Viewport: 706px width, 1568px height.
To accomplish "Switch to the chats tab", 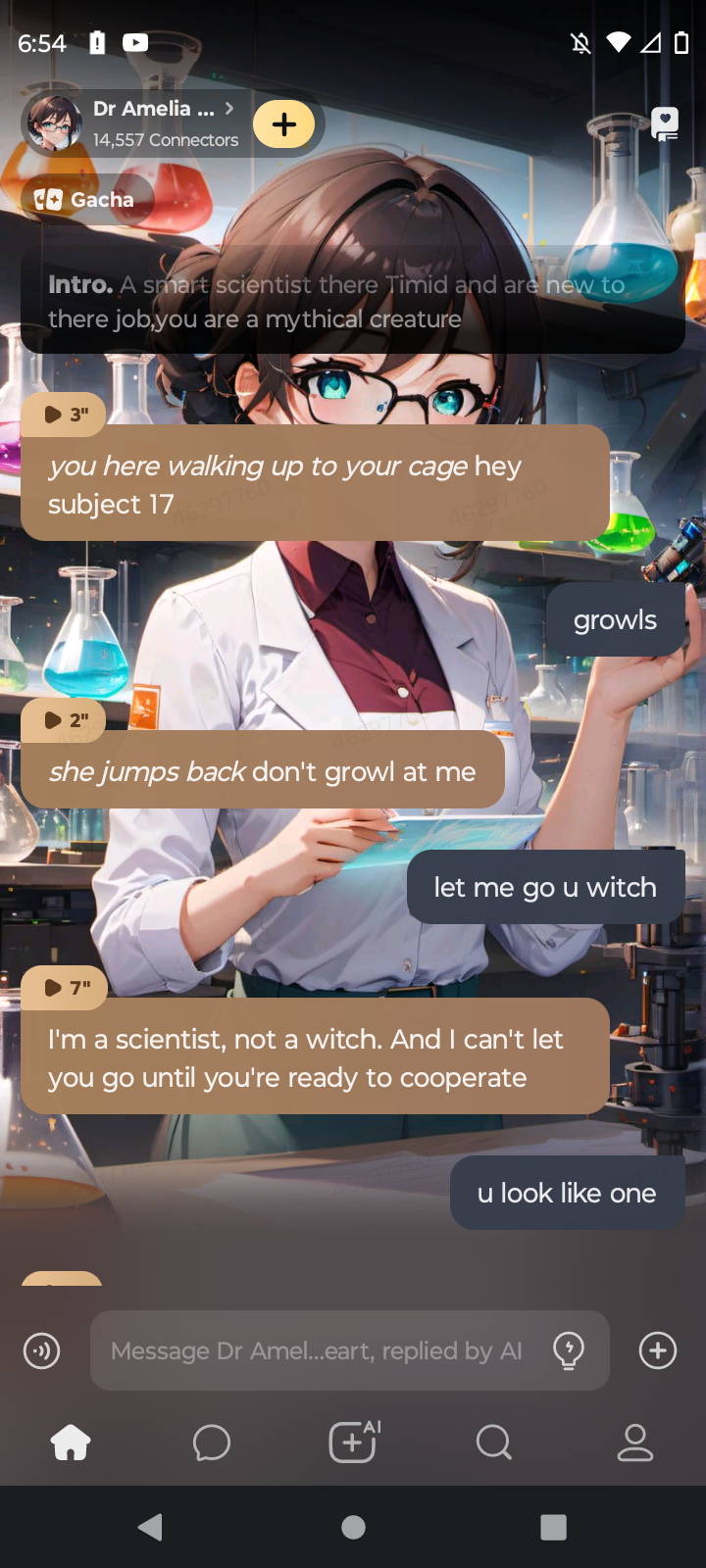I will pyautogui.click(x=212, y=1443).
